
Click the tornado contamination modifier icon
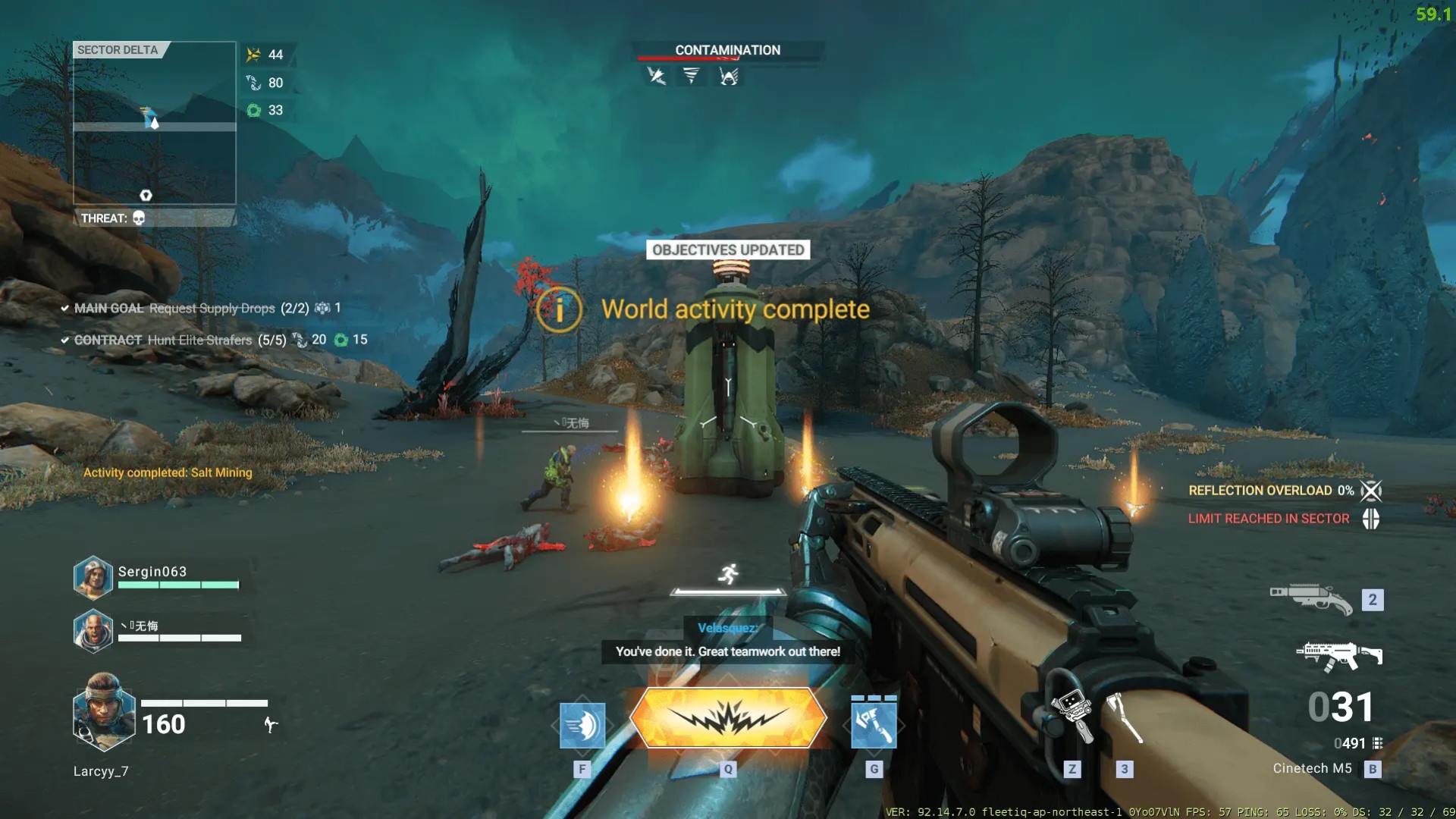click(691, 76)
